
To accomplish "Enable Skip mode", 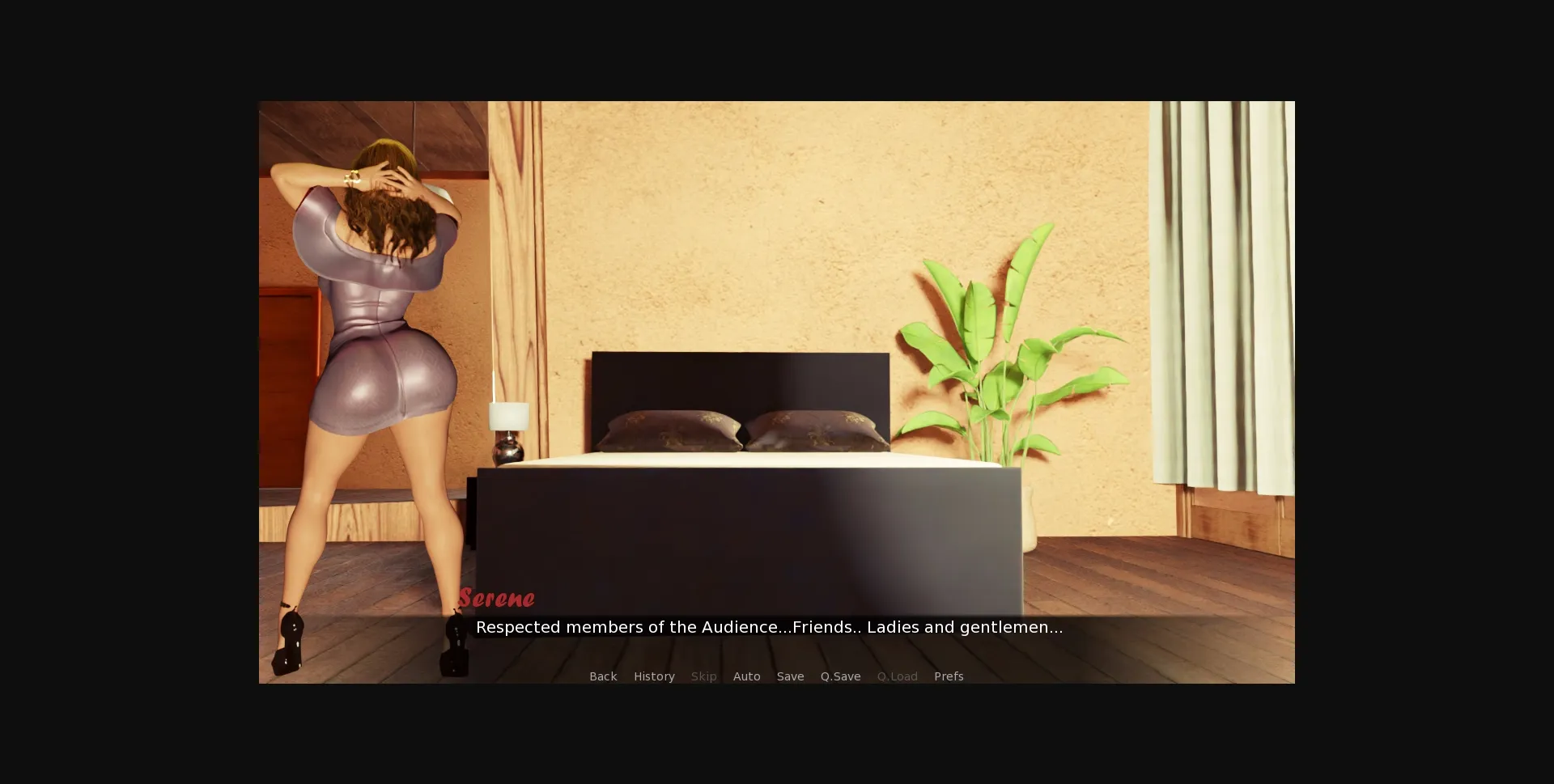I will click(703, 676).
